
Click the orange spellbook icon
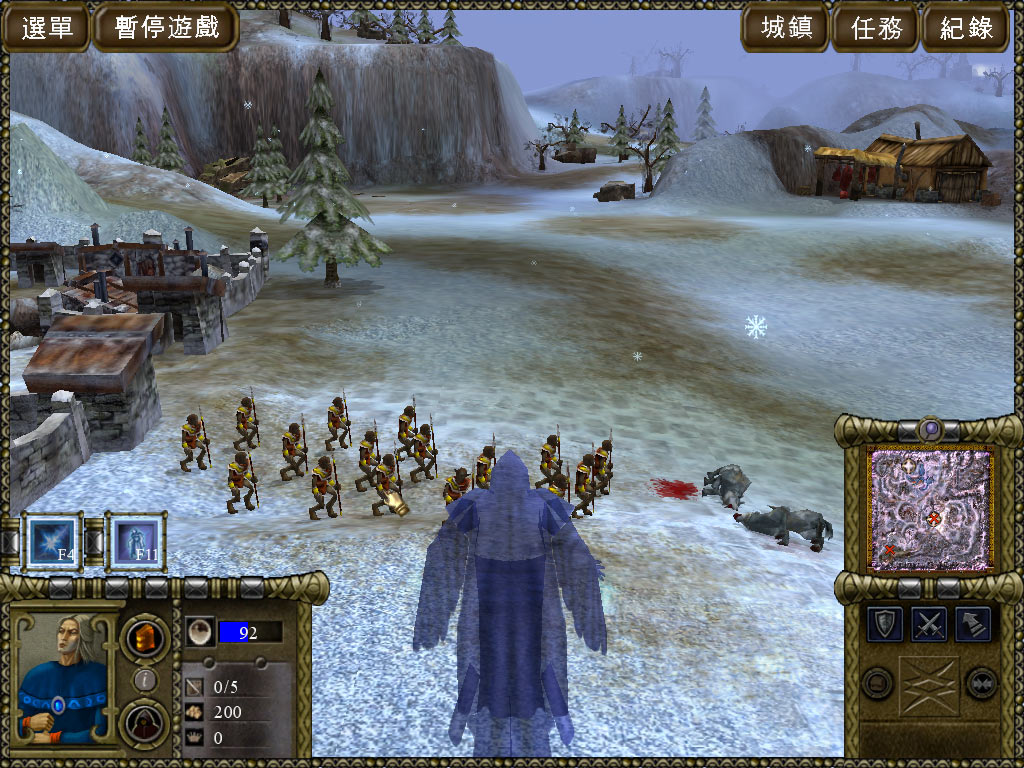(x=145, y=637)
